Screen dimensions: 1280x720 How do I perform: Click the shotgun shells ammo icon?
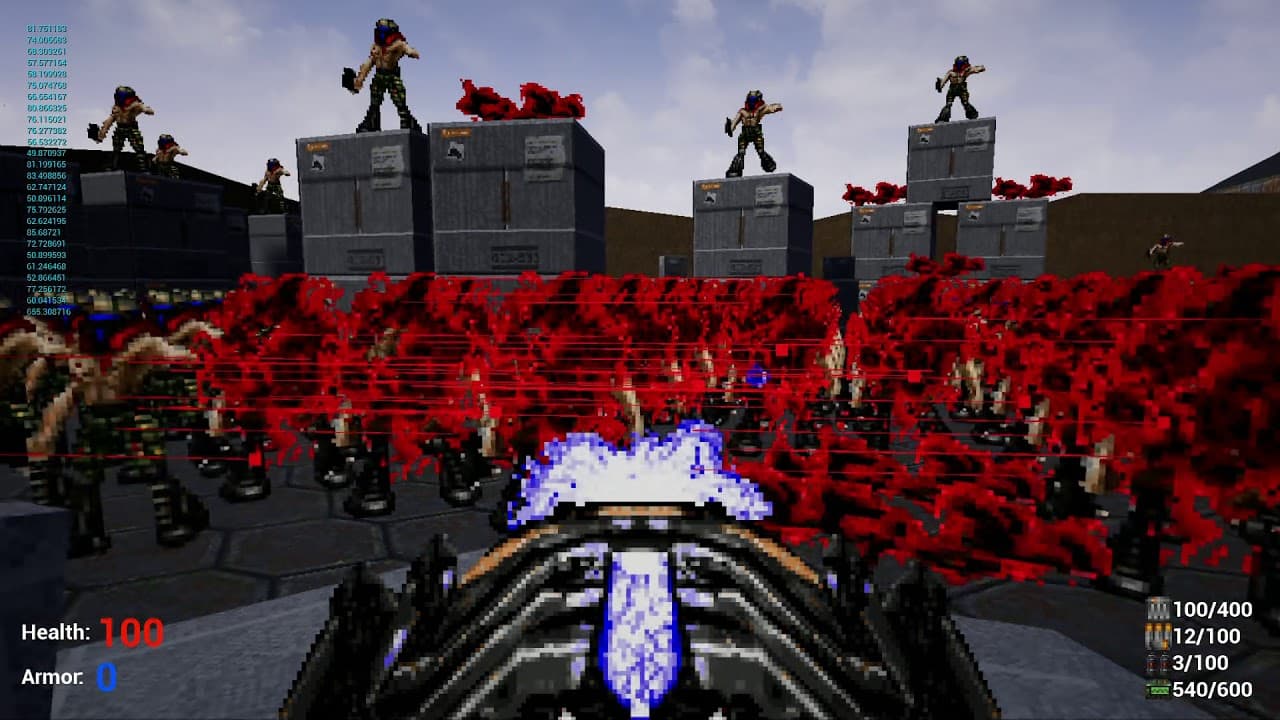point(1156,635)
